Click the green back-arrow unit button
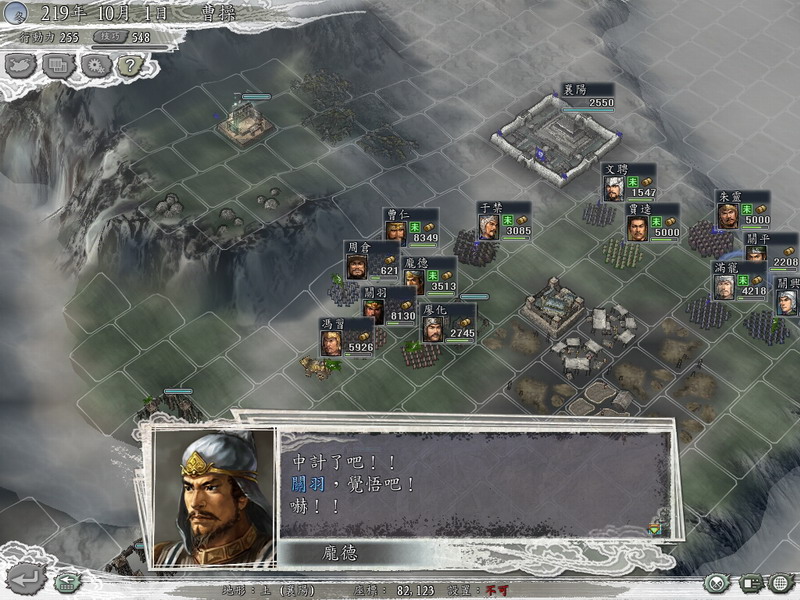800x600 pixels. tap(67, 580)
